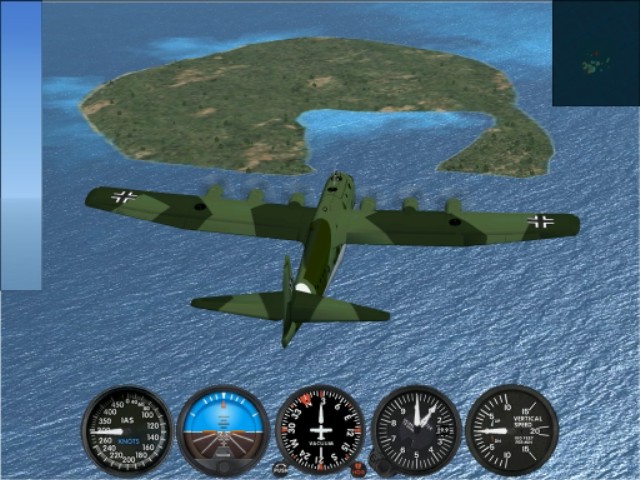Turn the PUSH knob on heading gauge
Screen dimensions: 640x480
pyautogui.click(x=281, y=468)
